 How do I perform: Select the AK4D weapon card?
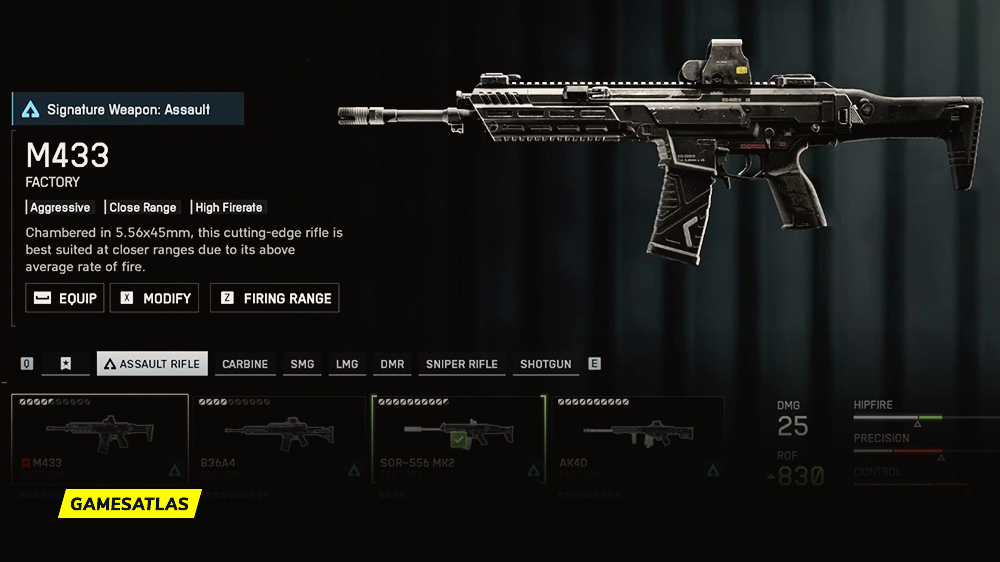click(638, 438)
